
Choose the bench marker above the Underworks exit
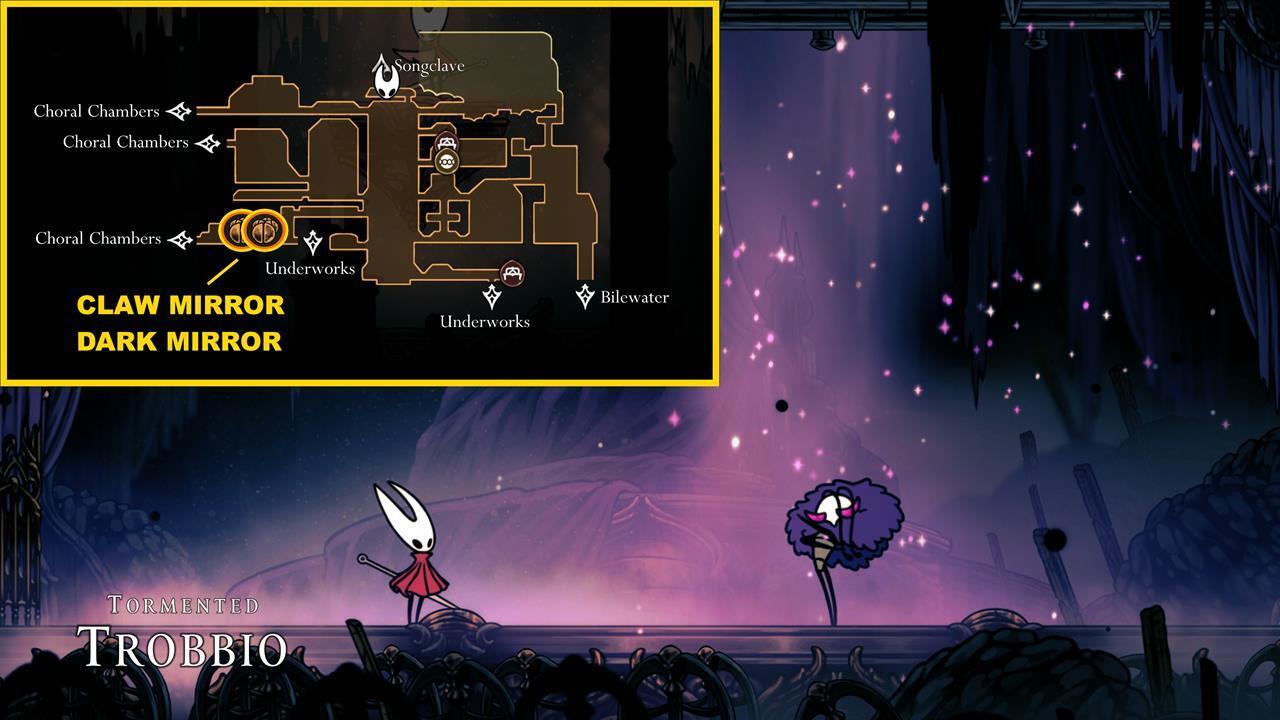coord(512,273)
